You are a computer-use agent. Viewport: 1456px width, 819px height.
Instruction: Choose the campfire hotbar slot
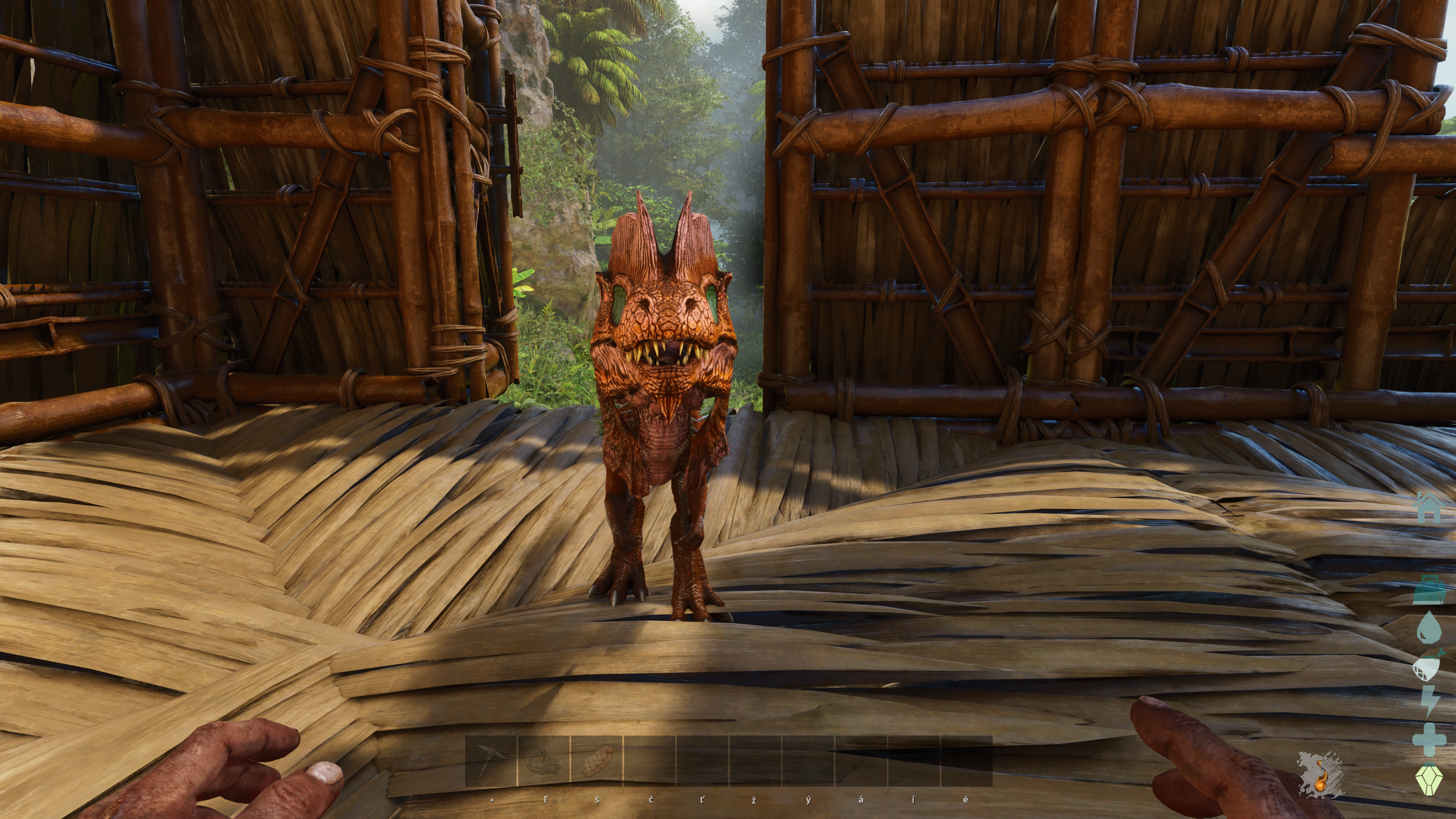pyautogui.click(x=543, y=760)
